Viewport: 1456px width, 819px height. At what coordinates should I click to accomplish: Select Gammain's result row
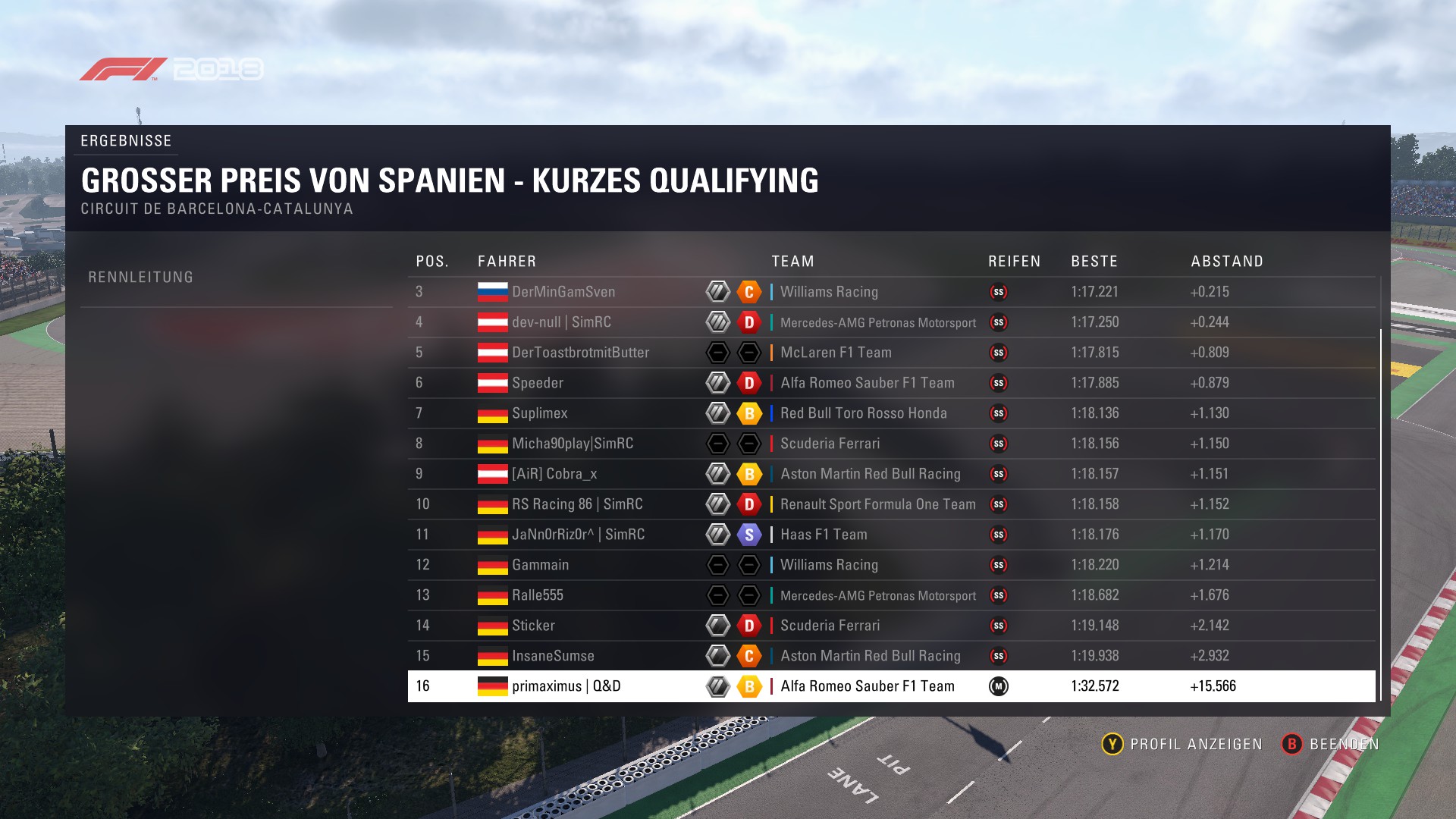[540, 565]
